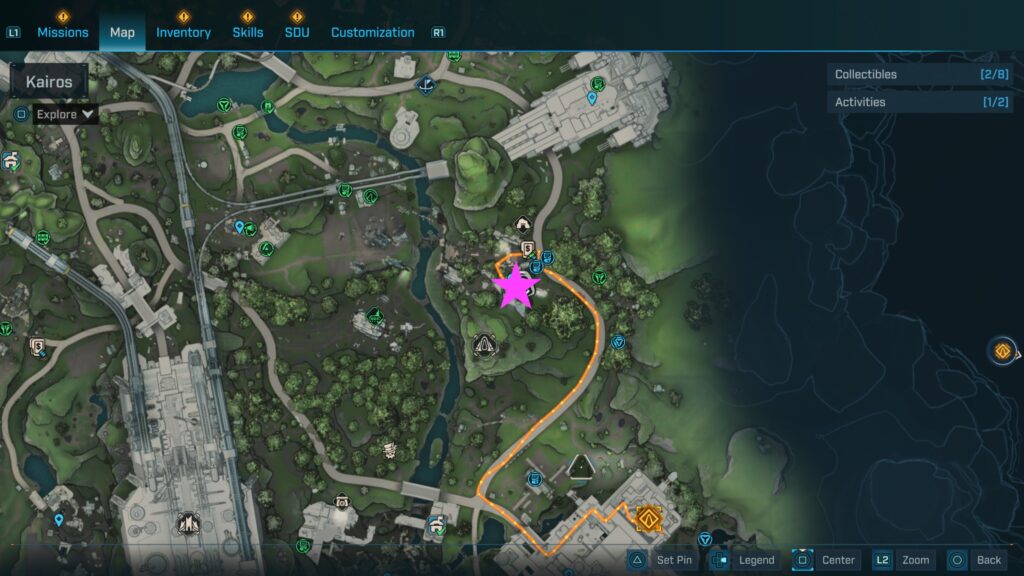Select the orange mission objective marker
The image size is (1024, 576).
(649, 518)
